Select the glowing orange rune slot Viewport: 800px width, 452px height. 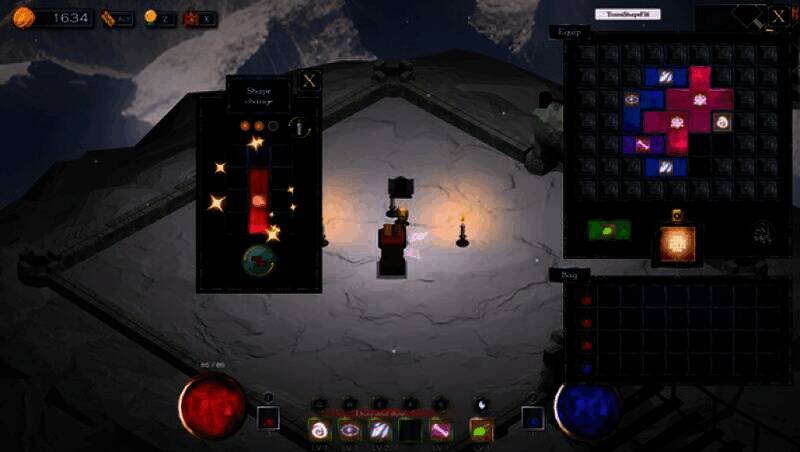677,243
